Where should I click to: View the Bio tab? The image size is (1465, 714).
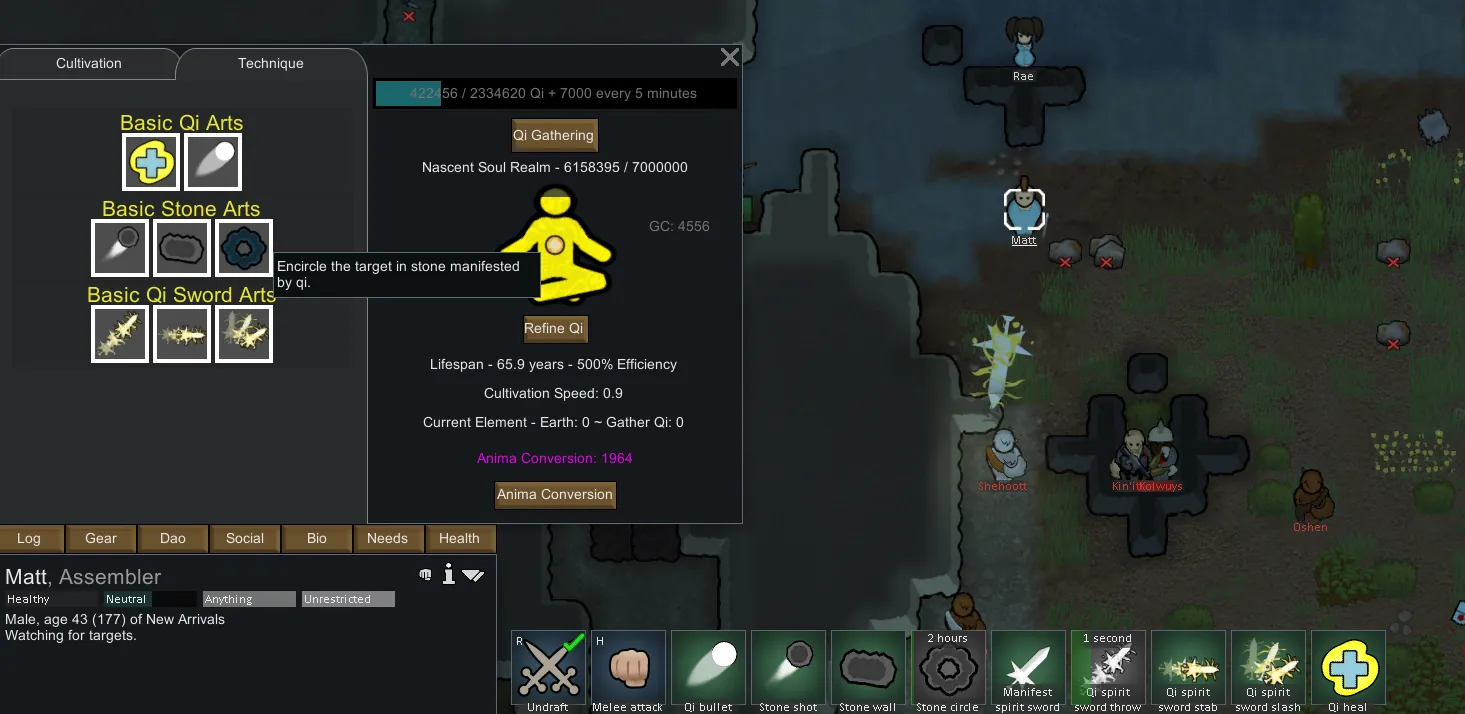pos(317,538)
